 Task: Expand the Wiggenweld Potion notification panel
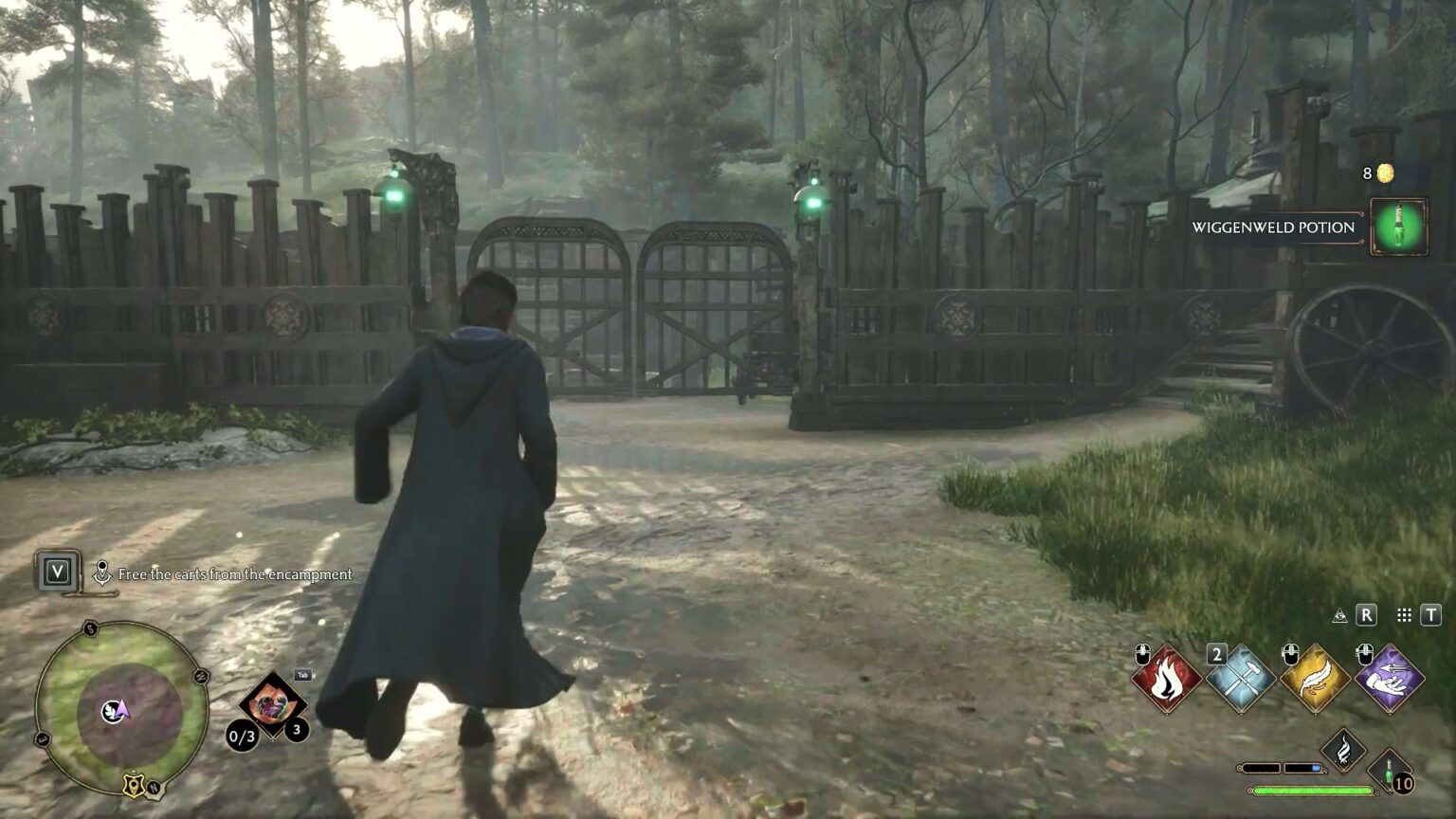click(x=1275, y=227)
